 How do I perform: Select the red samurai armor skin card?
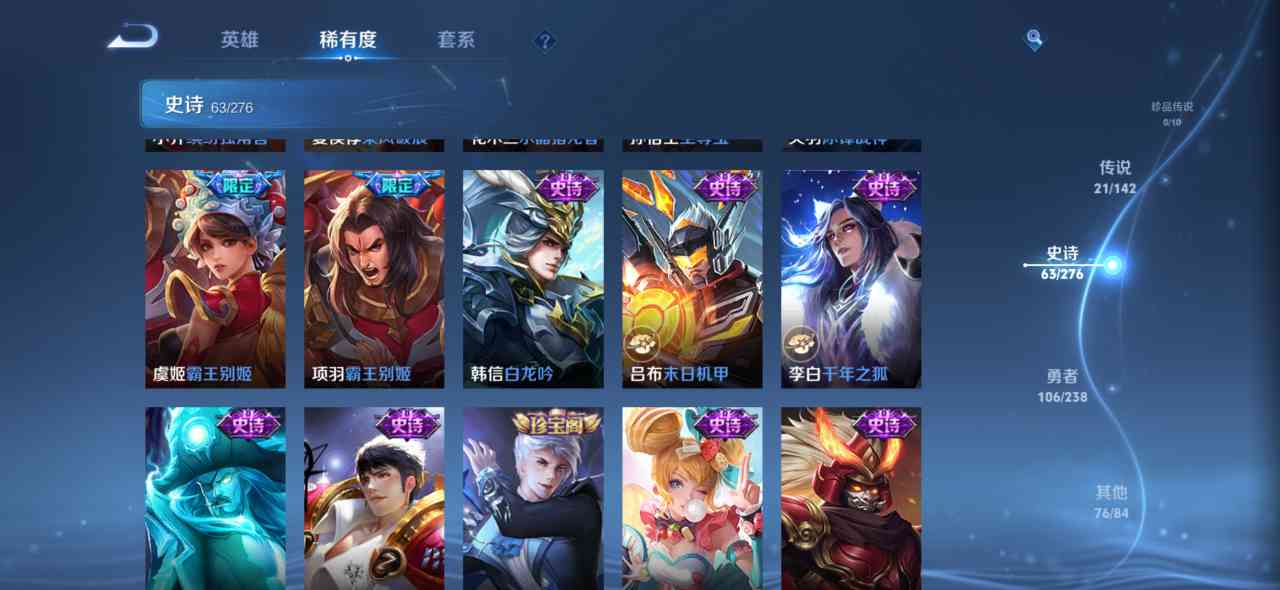[851, 498]
